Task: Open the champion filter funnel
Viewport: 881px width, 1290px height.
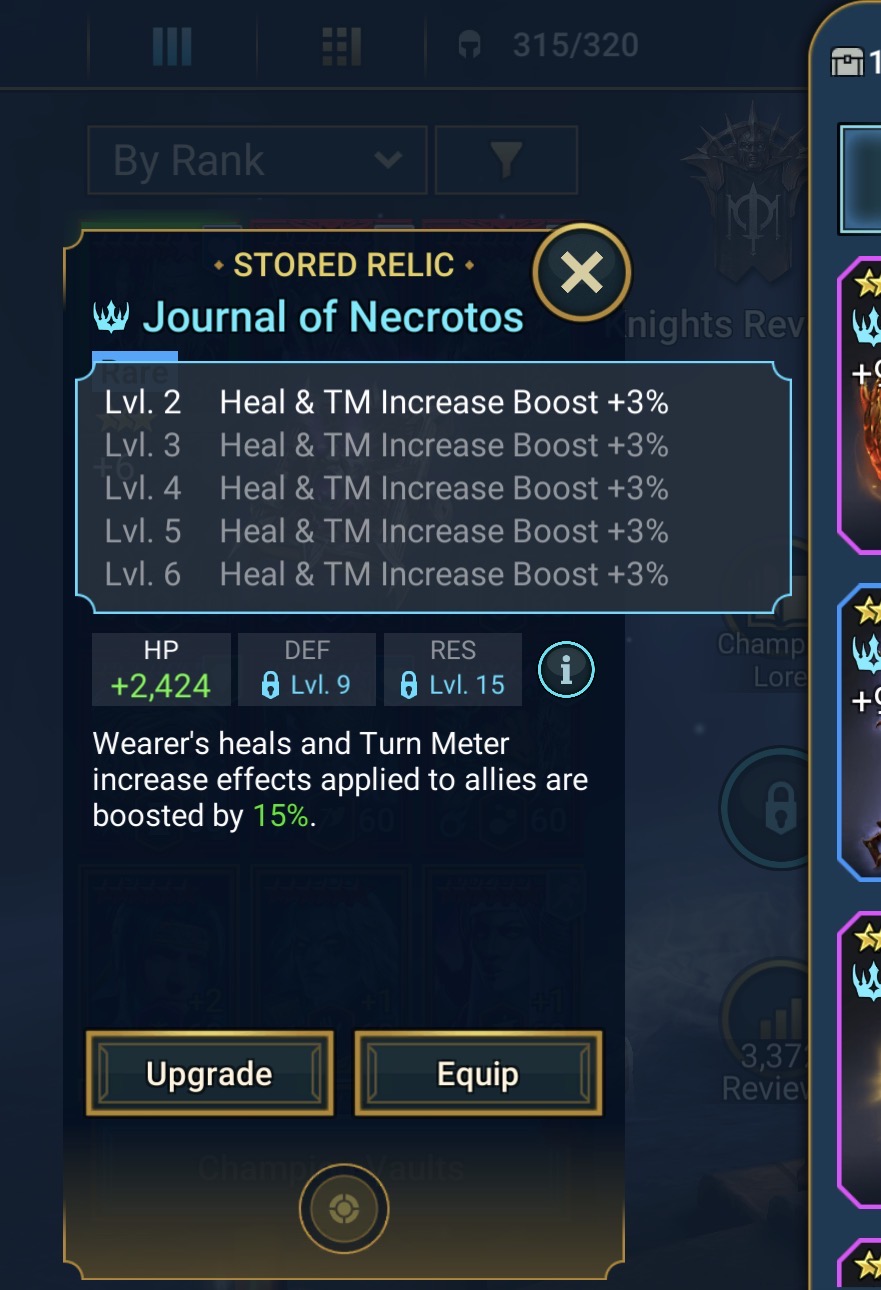Action: [506, 160]
